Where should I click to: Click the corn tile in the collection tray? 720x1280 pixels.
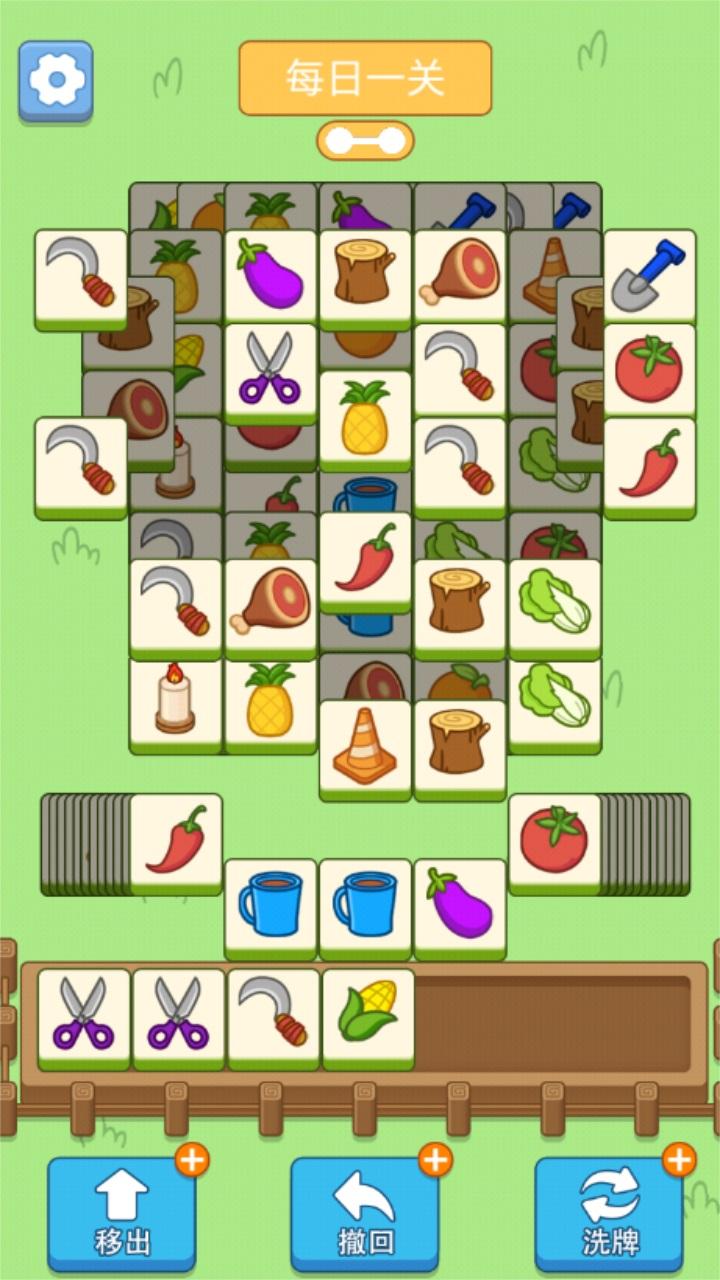pos(368,1015)
